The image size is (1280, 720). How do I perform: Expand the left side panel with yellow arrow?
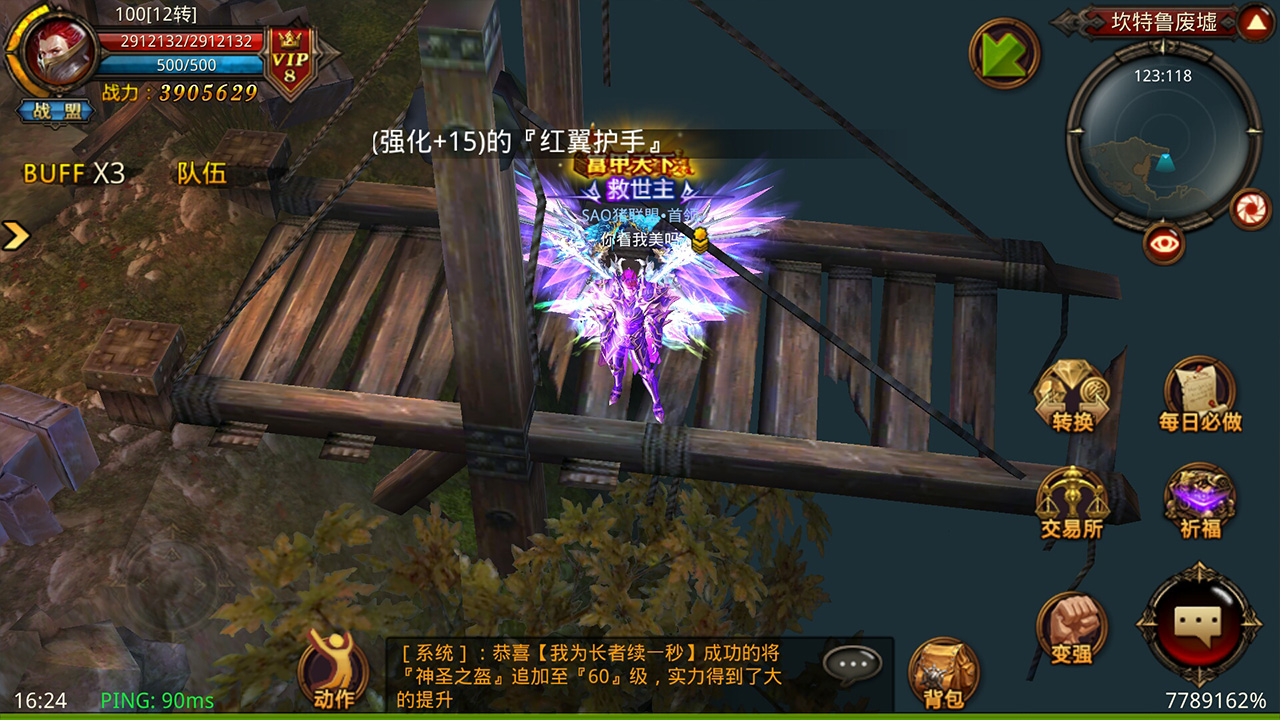[14, 232]
